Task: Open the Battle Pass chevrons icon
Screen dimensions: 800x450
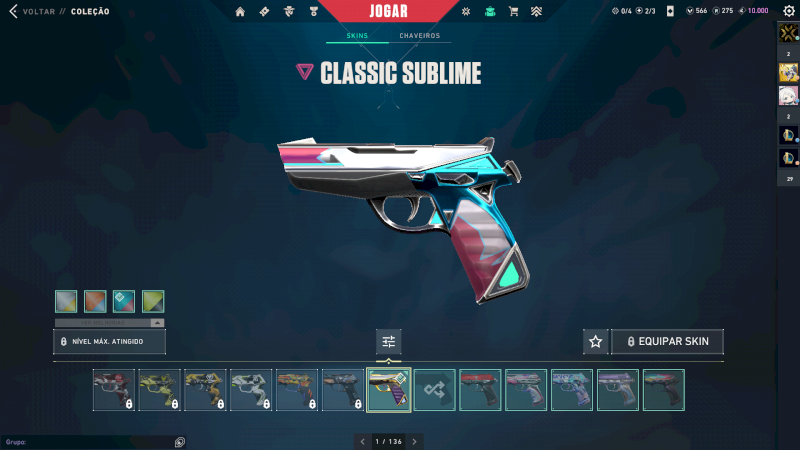Action: 536,12
